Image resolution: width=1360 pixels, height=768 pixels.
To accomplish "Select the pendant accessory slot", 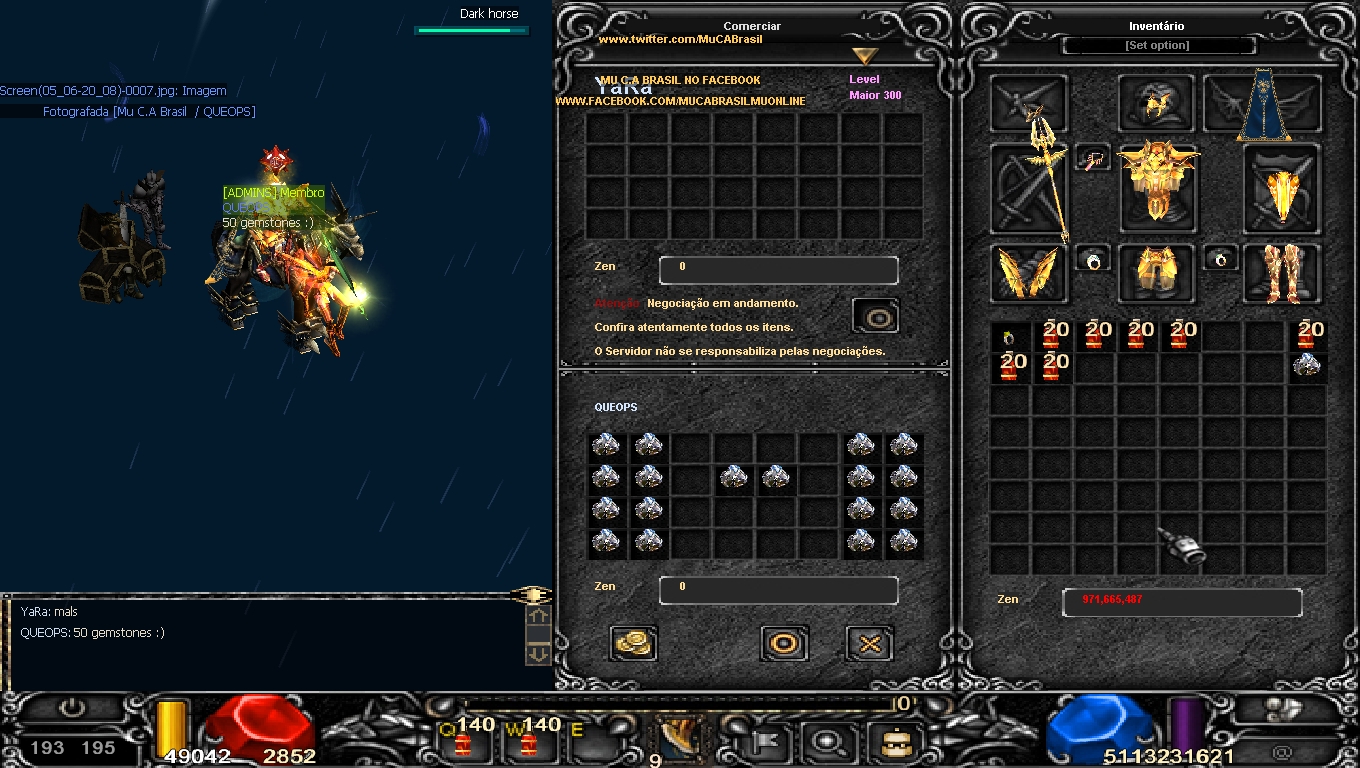I will pos(1093,158).
